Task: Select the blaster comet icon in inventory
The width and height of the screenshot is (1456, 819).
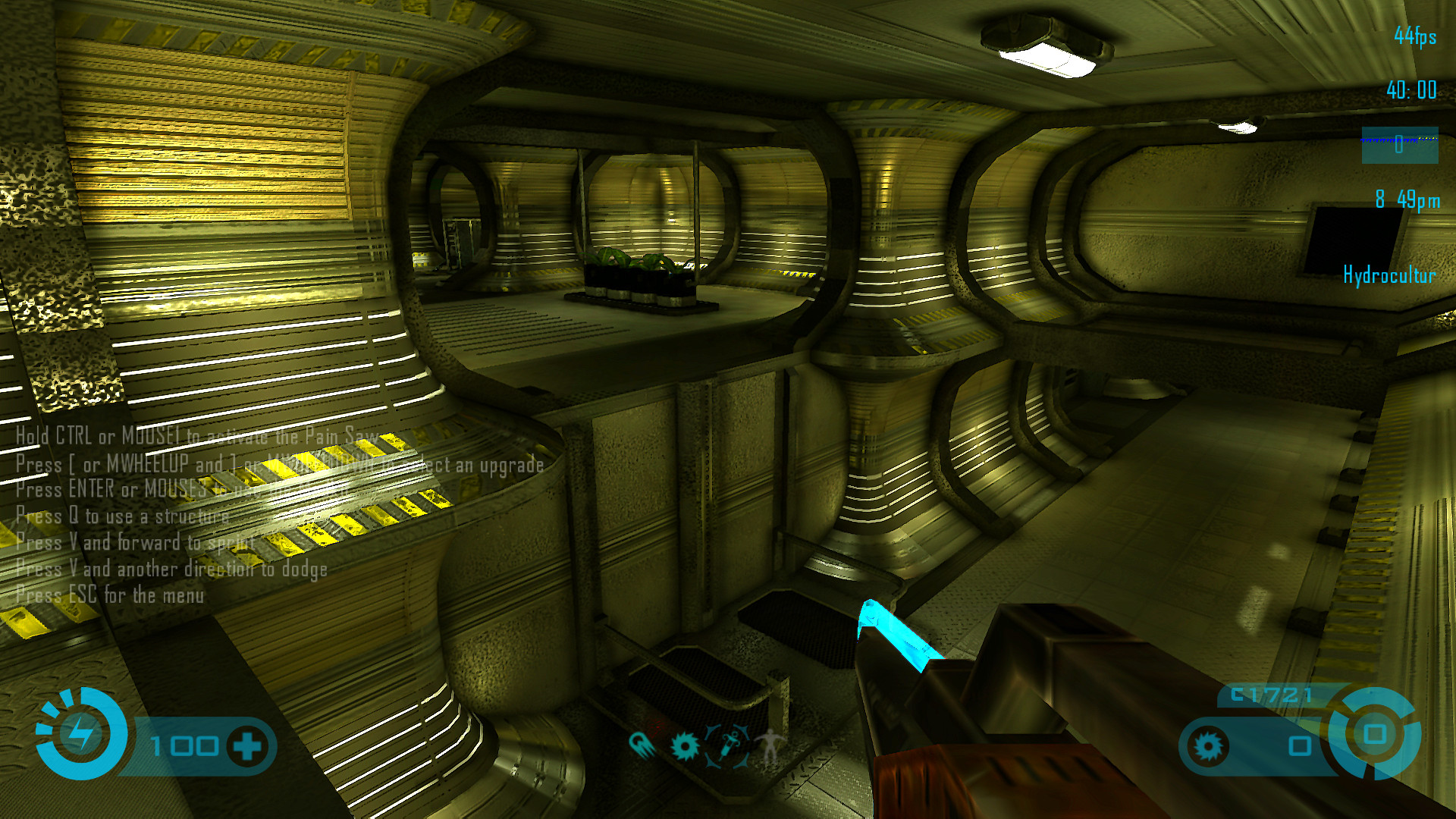Action: [x=642, y=745]
